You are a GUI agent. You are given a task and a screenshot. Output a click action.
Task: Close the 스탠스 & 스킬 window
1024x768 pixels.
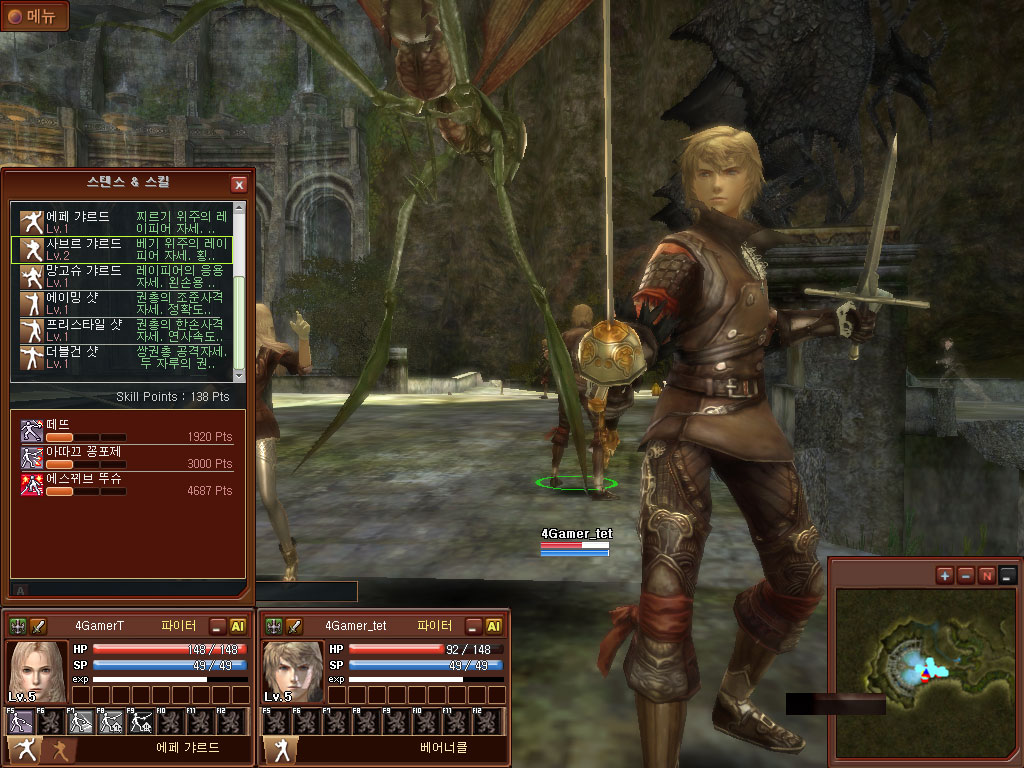[239, 184]
